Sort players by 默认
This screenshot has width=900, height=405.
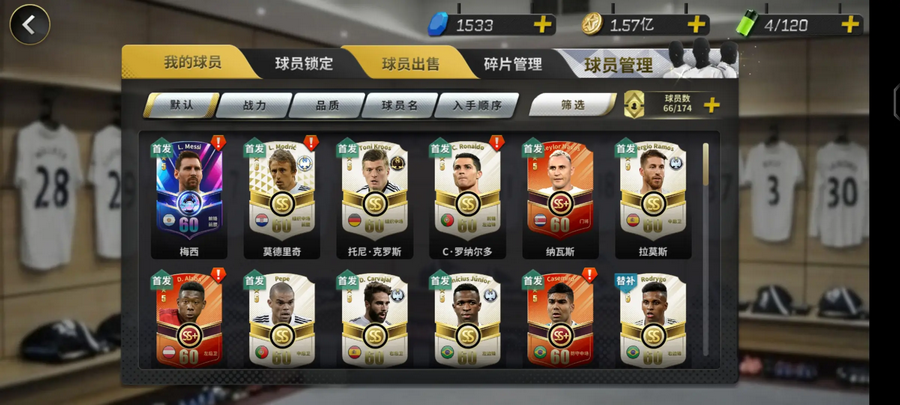click(181, 104)
